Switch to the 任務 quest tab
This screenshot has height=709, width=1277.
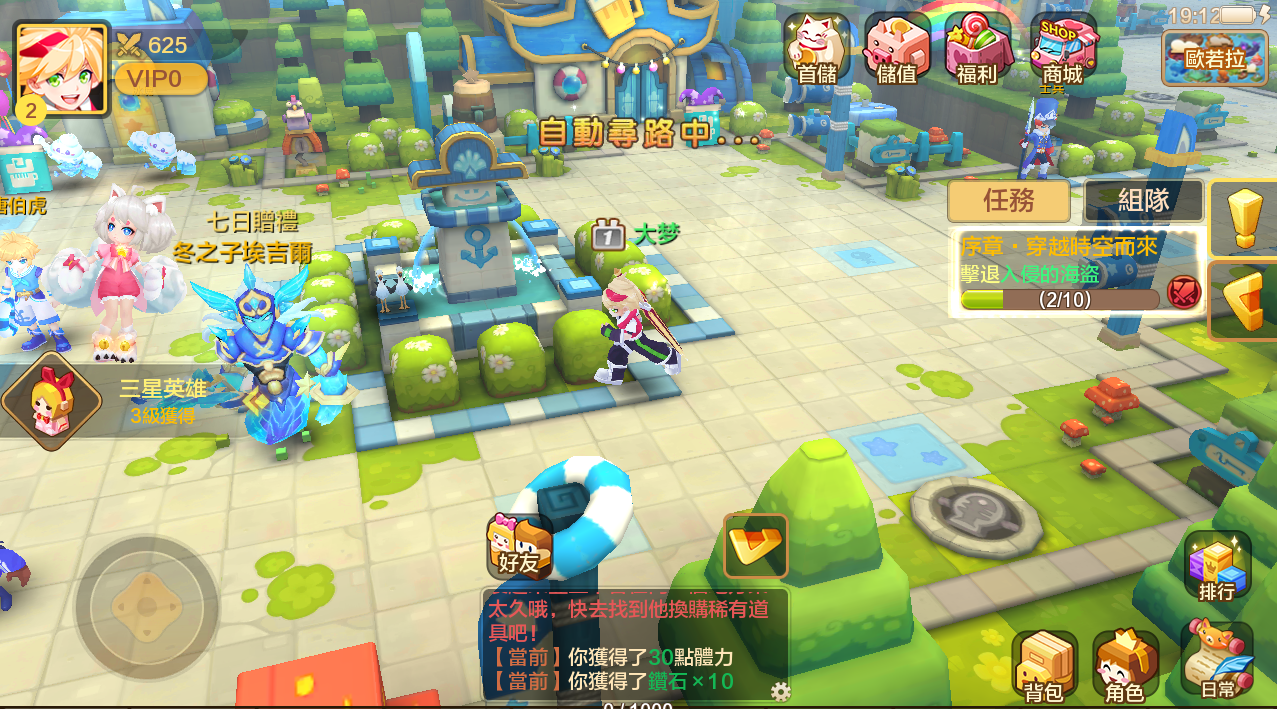(x=1008, y=200)
